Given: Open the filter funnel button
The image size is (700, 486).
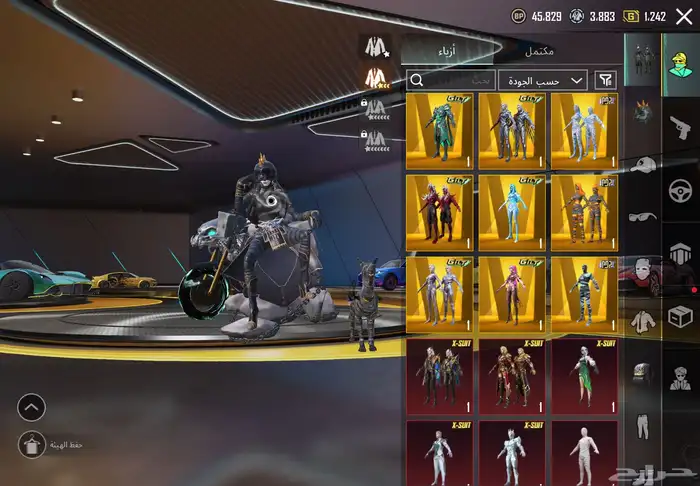Looking at the screenshot, I should 606,80.
